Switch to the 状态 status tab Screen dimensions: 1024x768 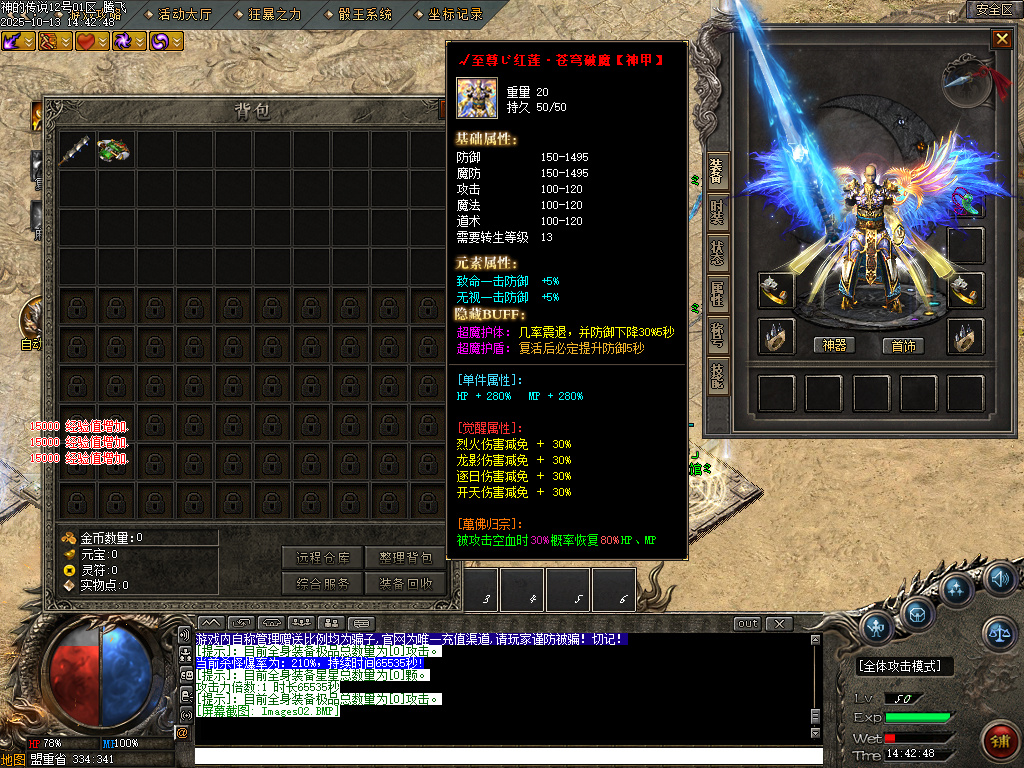[717, 254]
